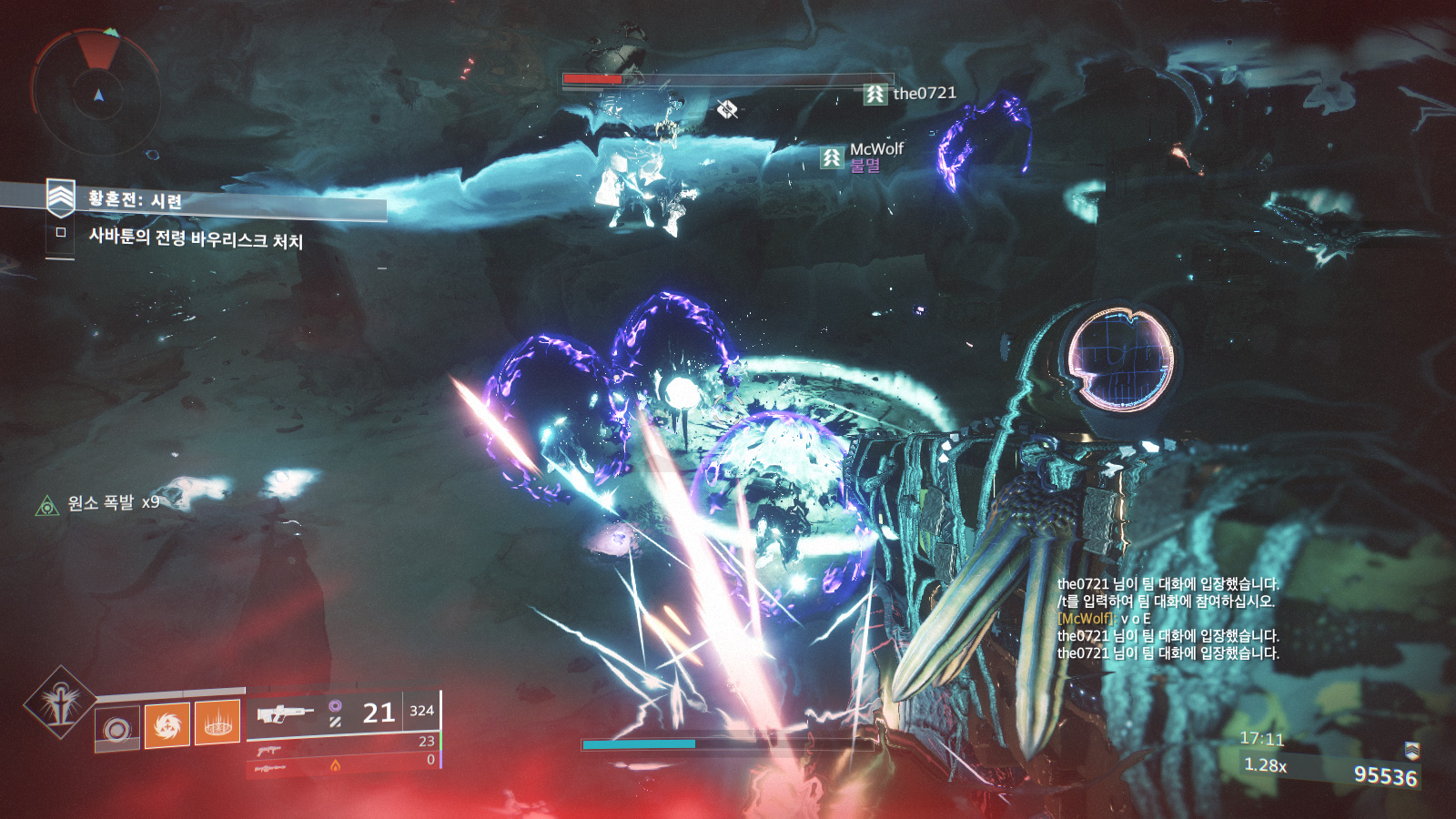Select the 원소 폭발 x9 buff icon

tap(46, 505)
